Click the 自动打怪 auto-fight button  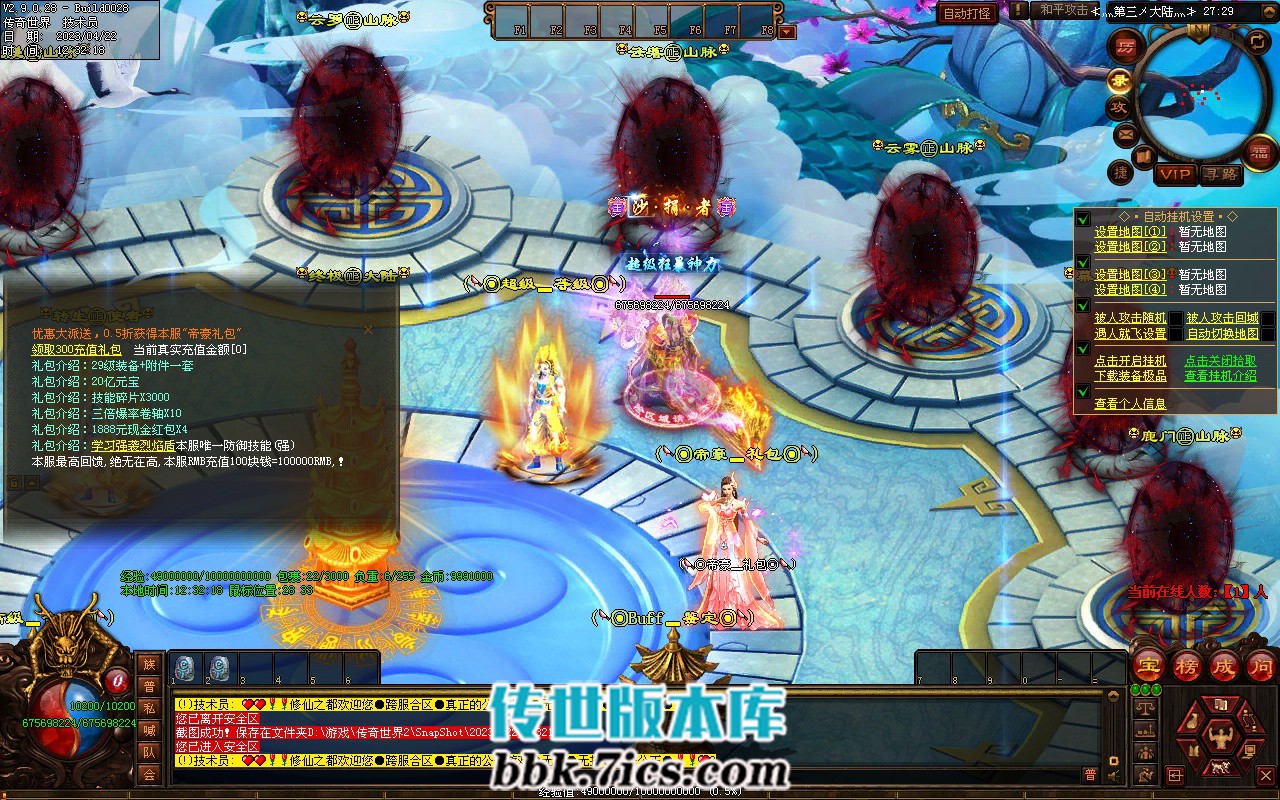(968, 13)
